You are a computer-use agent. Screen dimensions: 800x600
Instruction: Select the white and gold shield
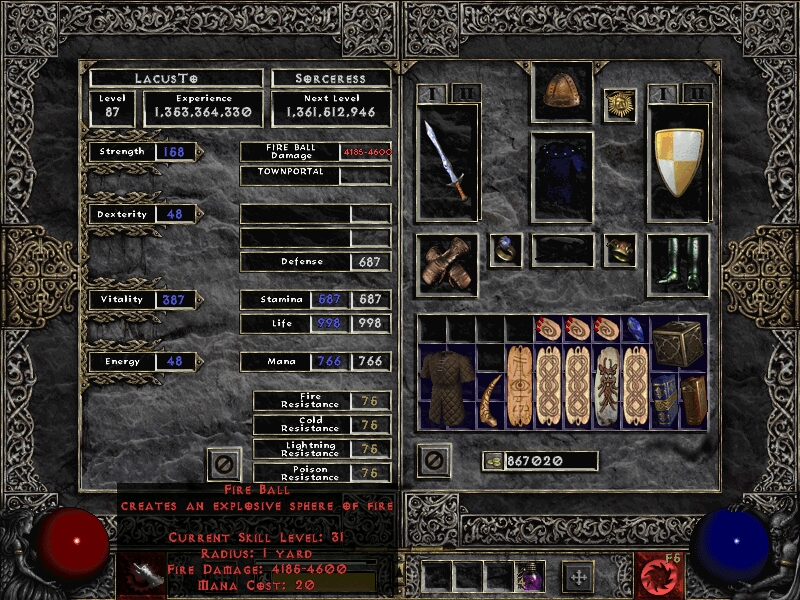[x=677, y=160]
